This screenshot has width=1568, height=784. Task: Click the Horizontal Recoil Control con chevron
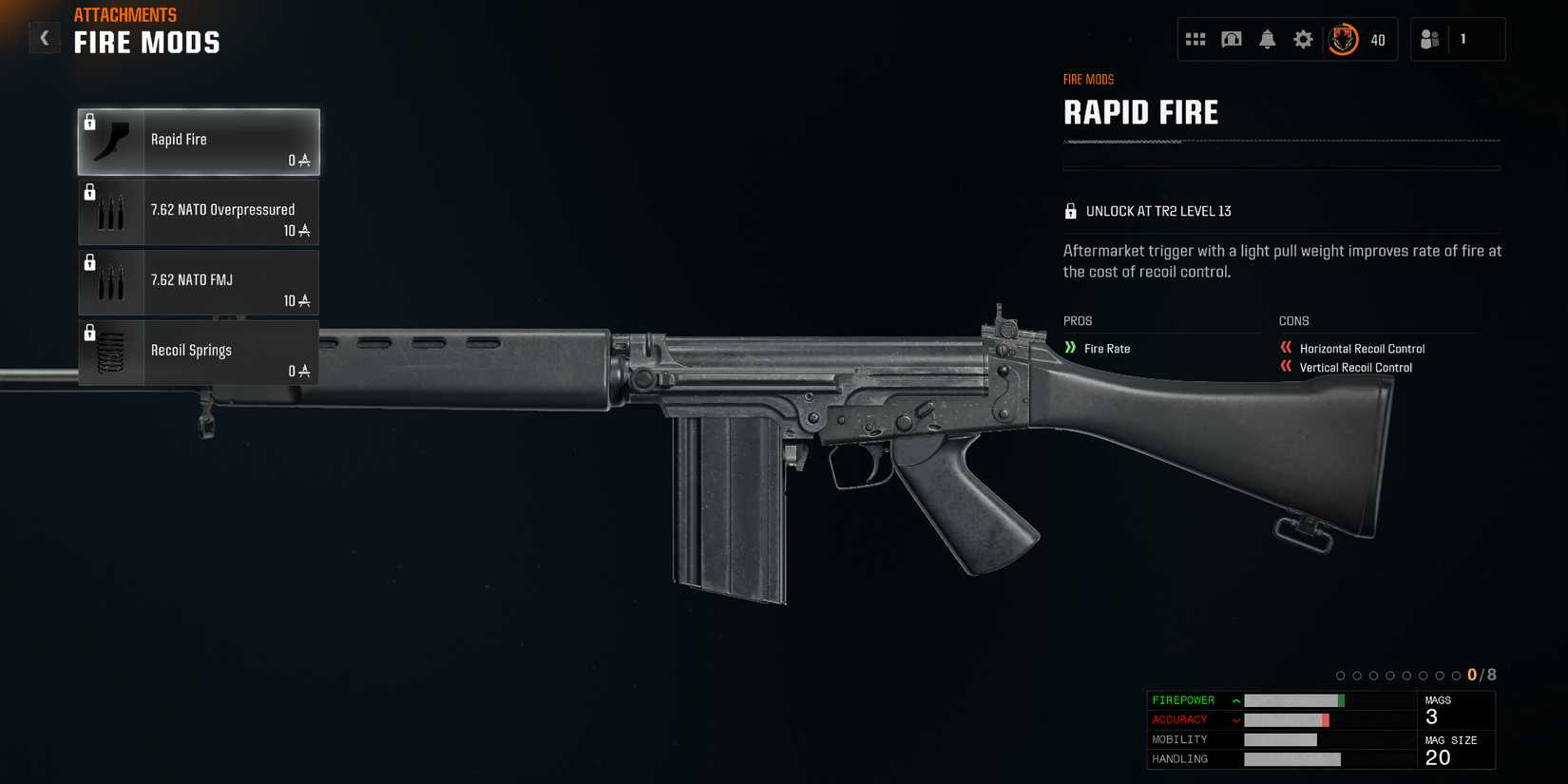coord(1285,348)
